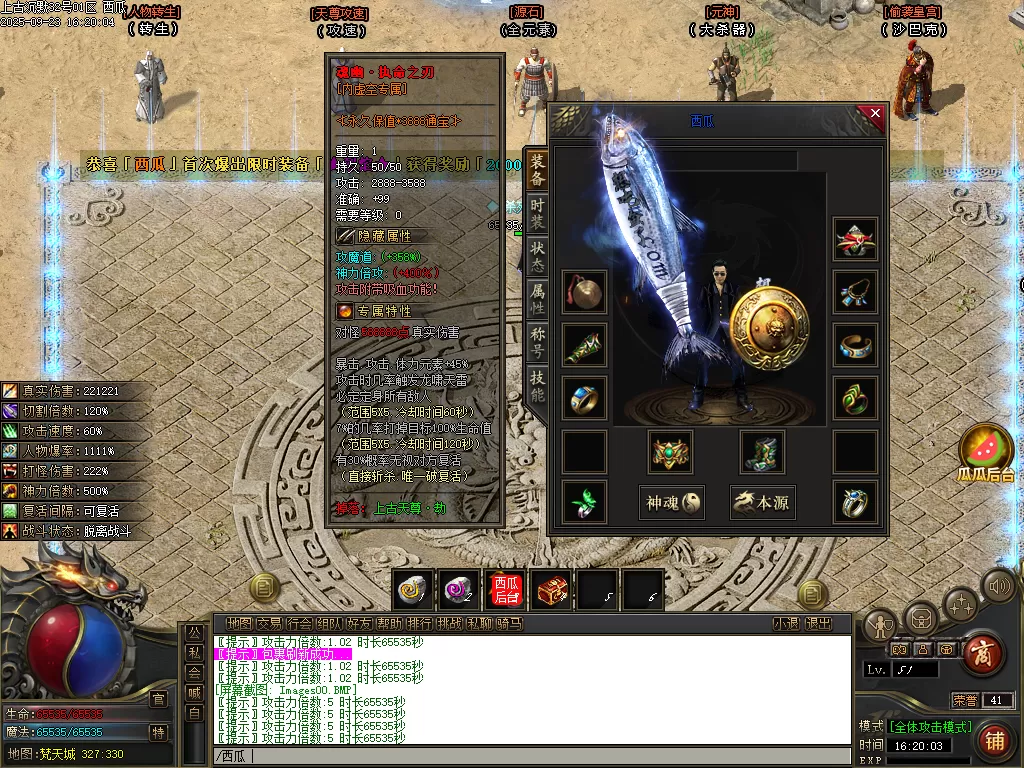Toggle the sound speaker button

[x=997, y=585]
